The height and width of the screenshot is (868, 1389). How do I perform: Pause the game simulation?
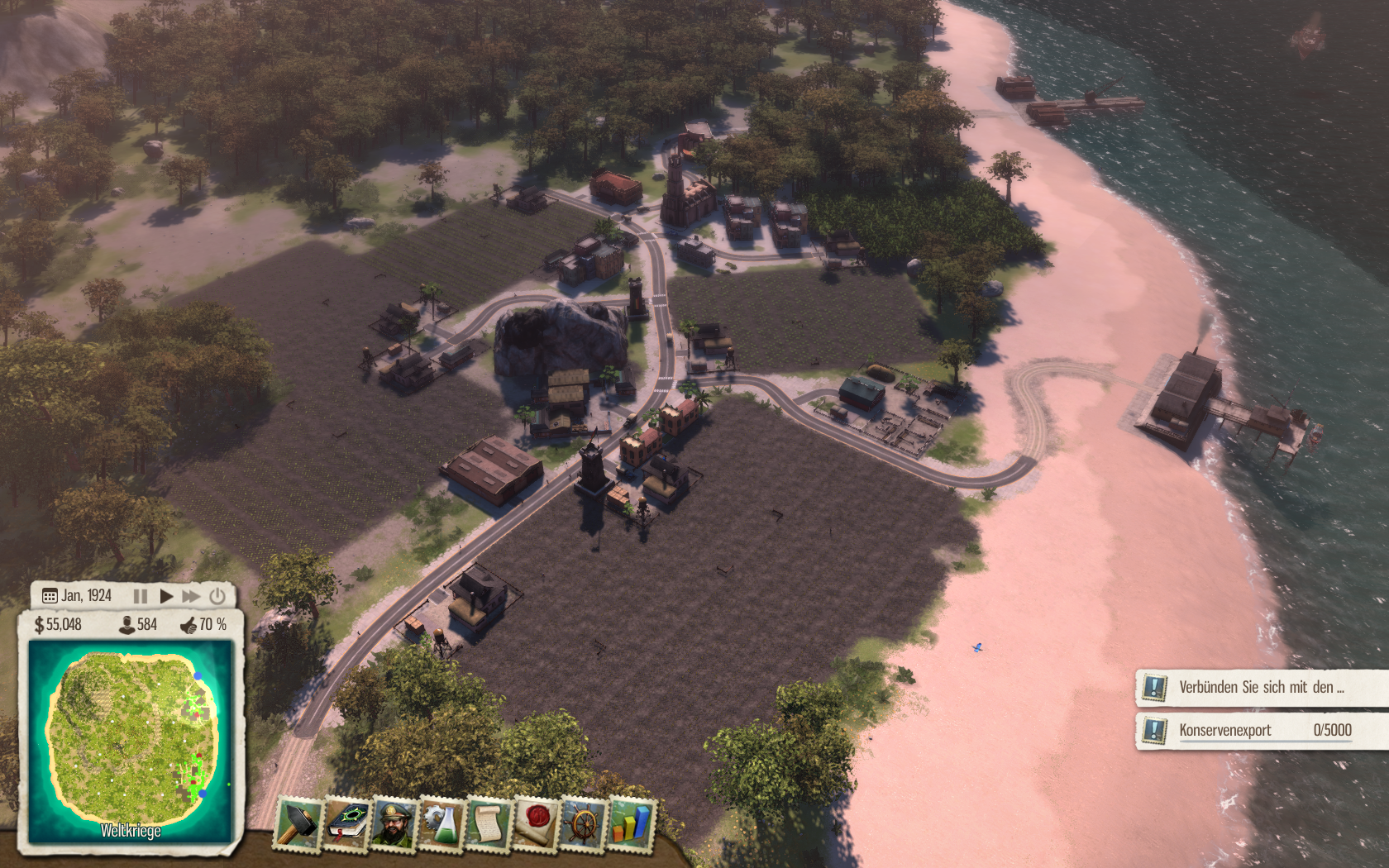point(141,596)
